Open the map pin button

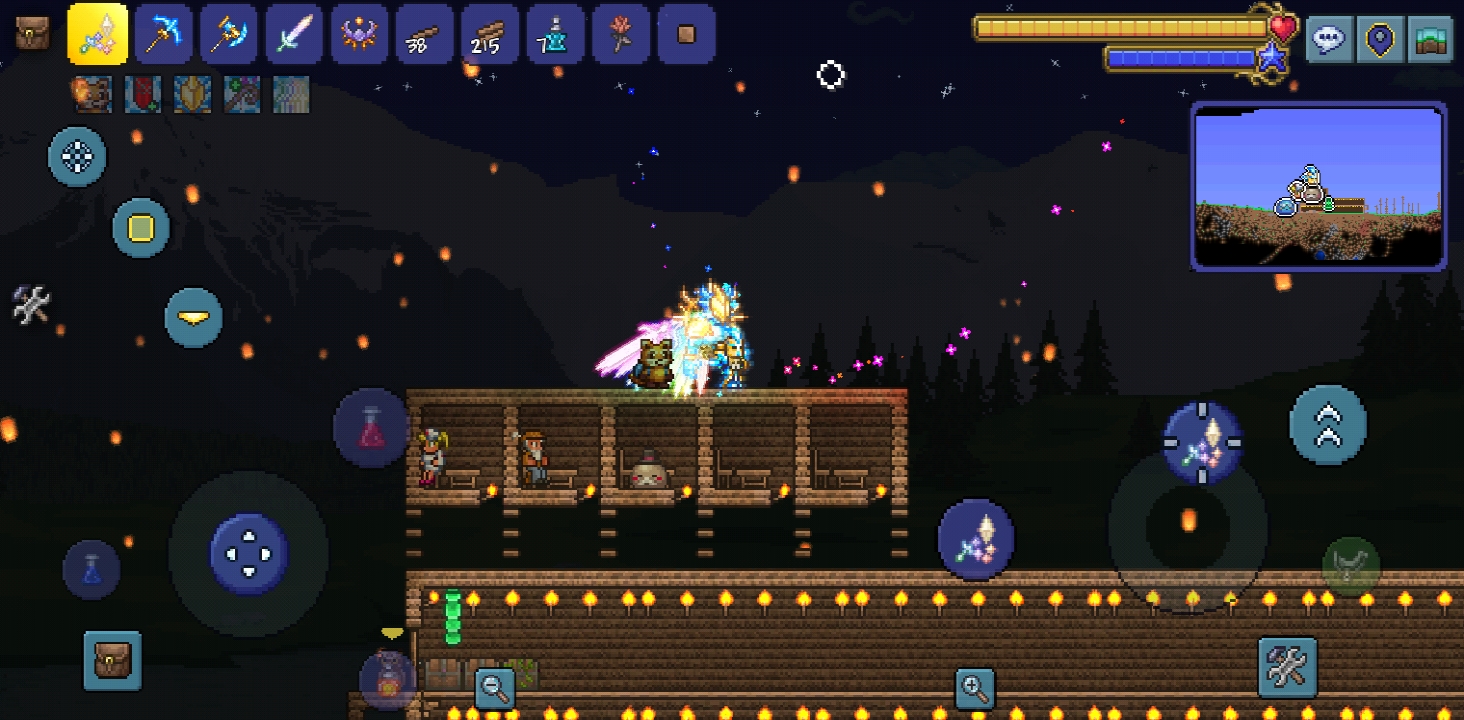1381,40
